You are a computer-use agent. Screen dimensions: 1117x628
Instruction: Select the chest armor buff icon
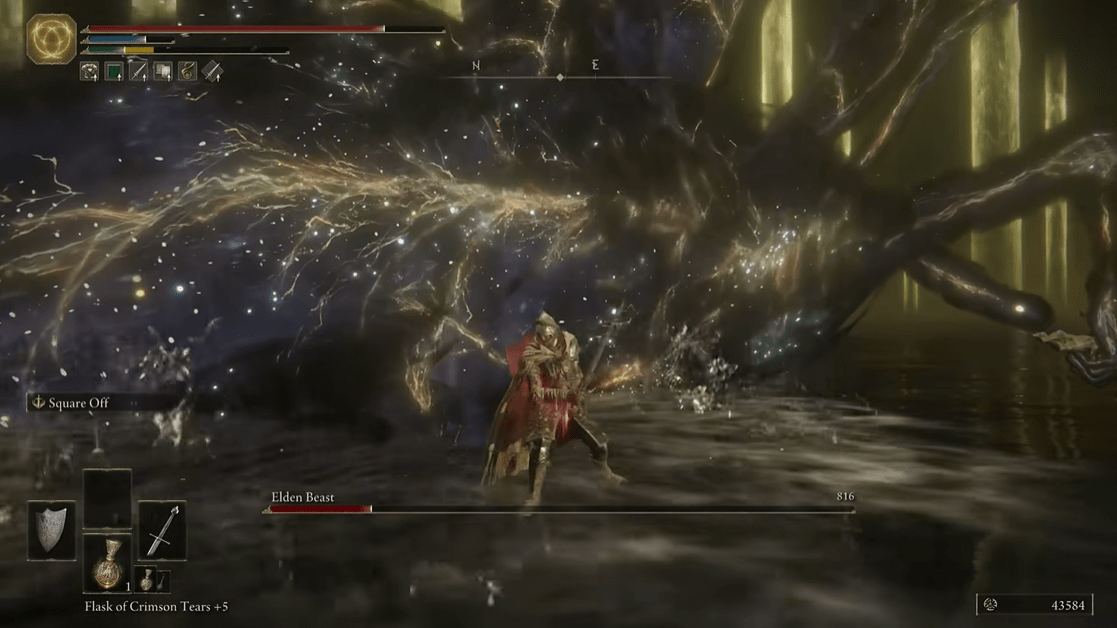88,72
